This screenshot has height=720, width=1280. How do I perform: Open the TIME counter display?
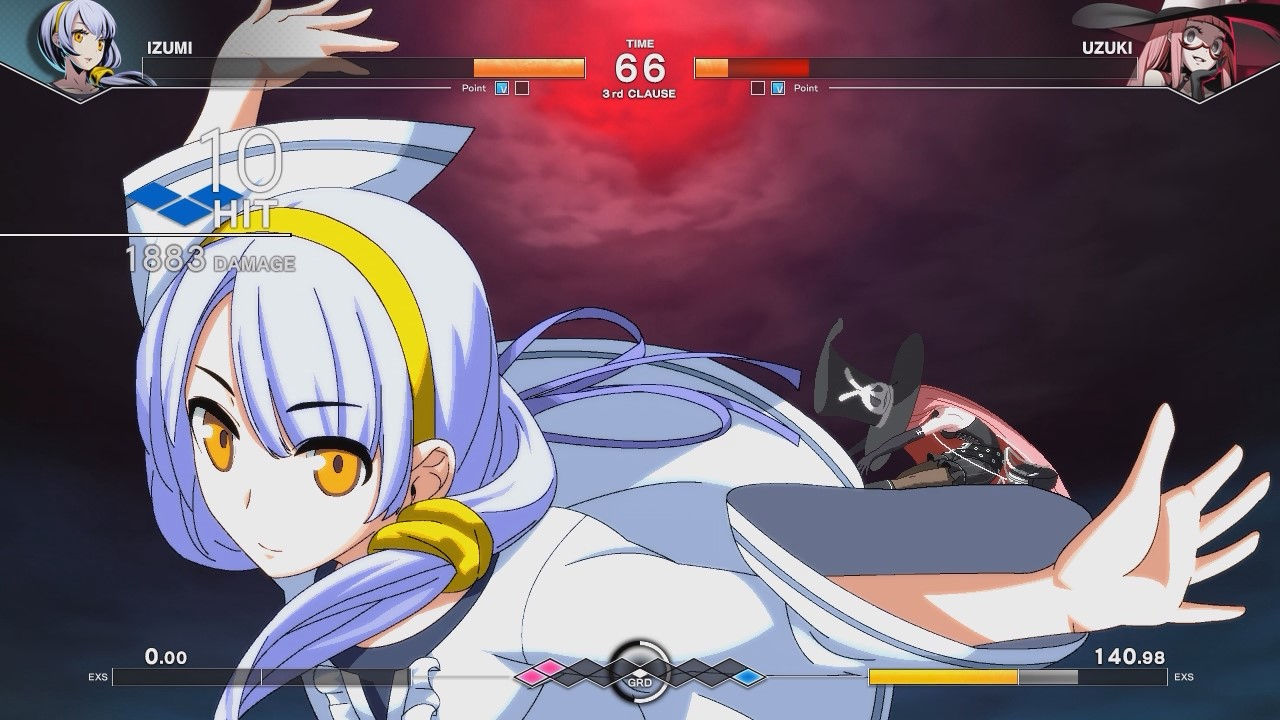pyautogui.click(x=639, y=44)
